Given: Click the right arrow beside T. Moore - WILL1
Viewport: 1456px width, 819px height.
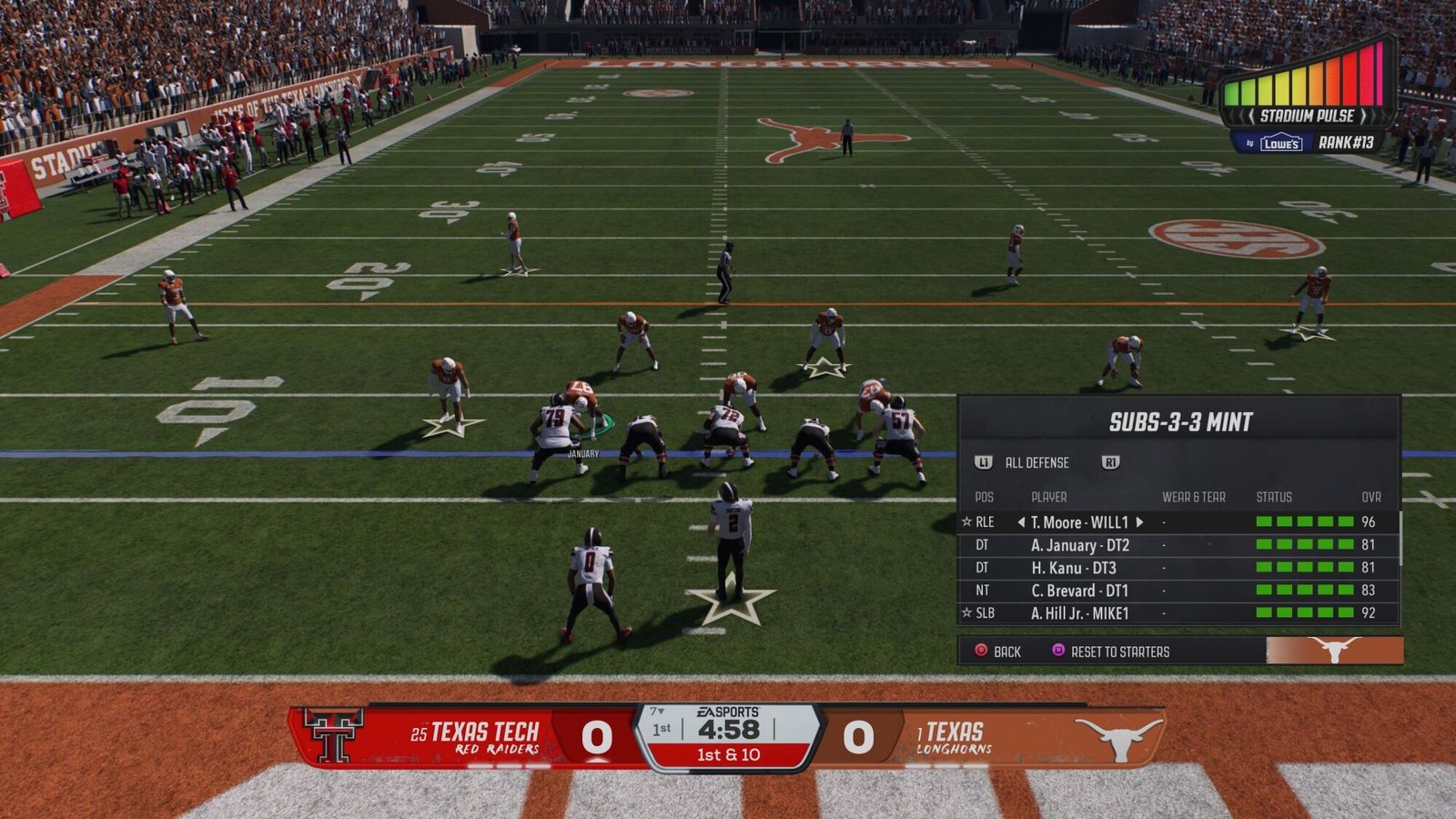Looking at the screenshot, I should (x=1140, y=521).
